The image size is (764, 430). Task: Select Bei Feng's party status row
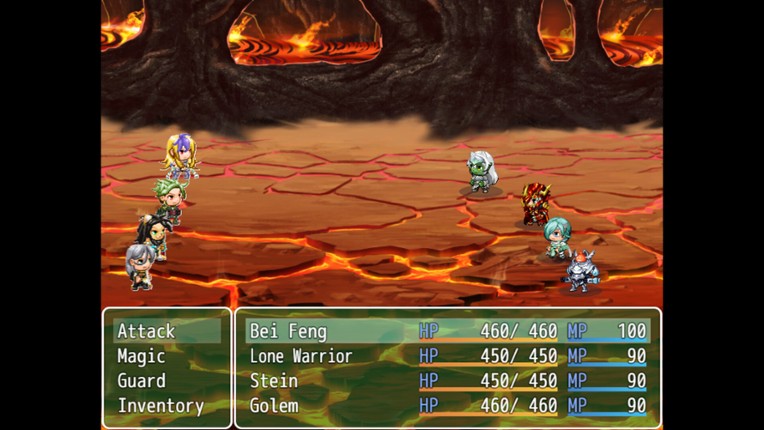pyautogui.click(x=447, y=331)
